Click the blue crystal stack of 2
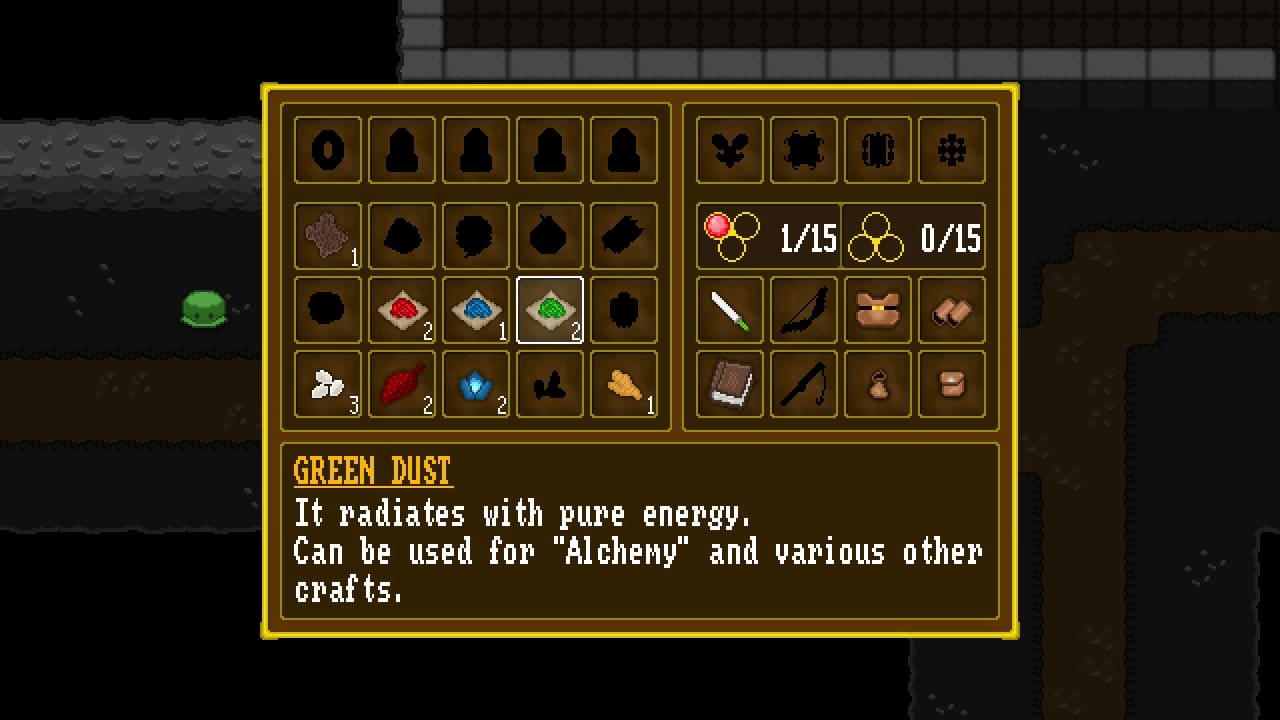1280x720 pixels. pos(476,384)
